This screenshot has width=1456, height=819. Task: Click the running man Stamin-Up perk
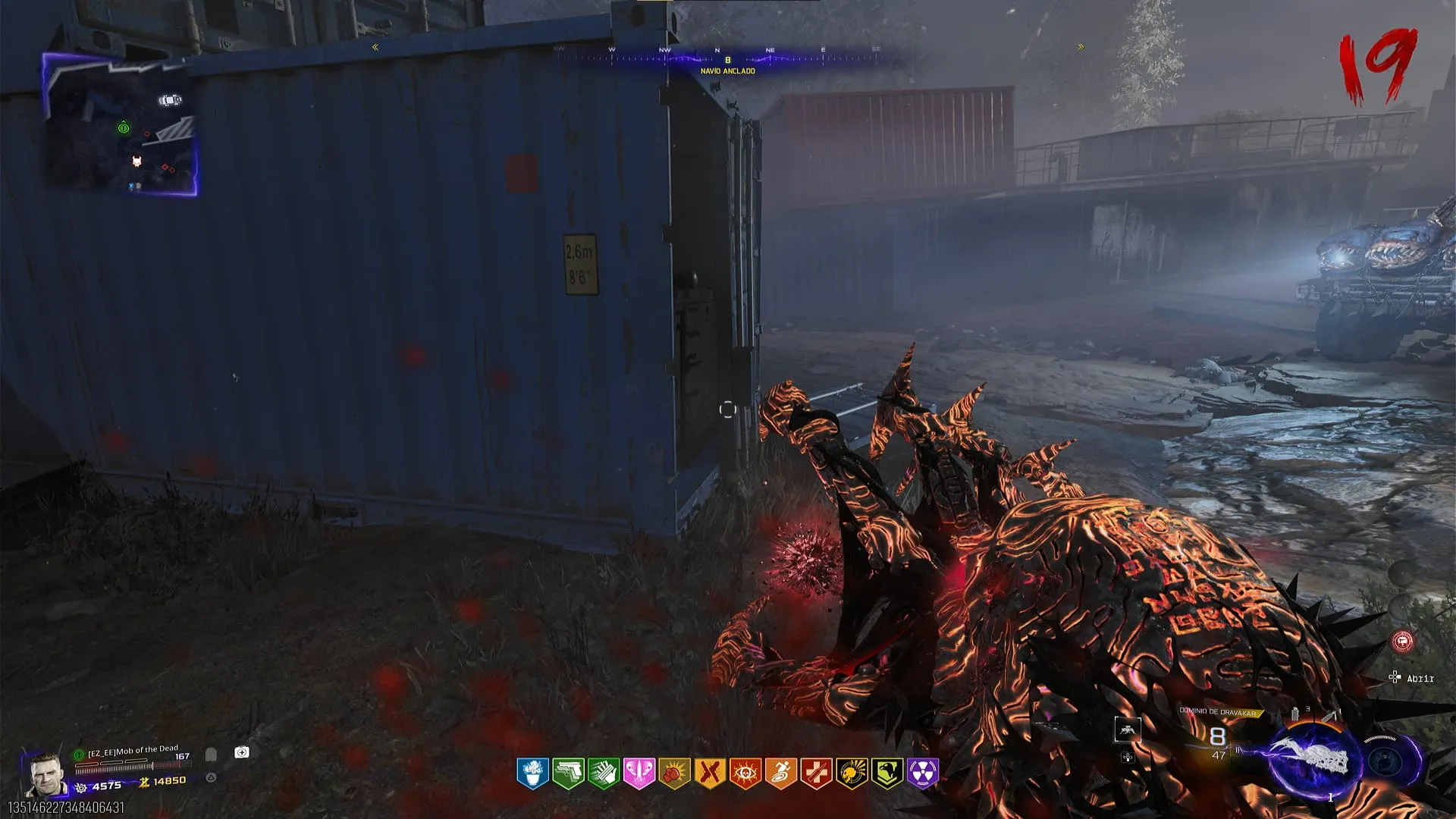780,773
